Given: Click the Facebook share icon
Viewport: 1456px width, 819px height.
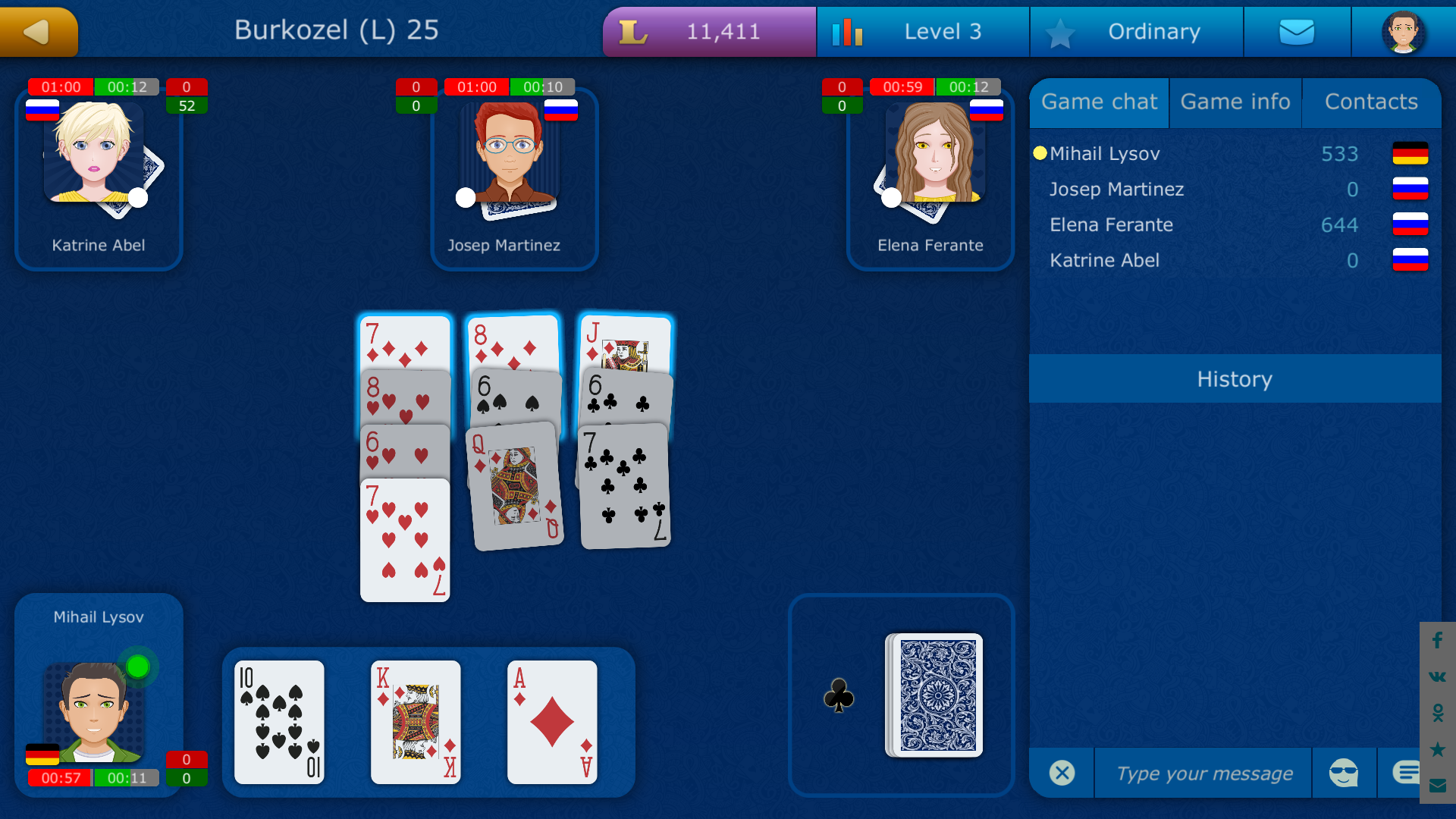Looking at the screenshot, I should (x=1437, y=641).
